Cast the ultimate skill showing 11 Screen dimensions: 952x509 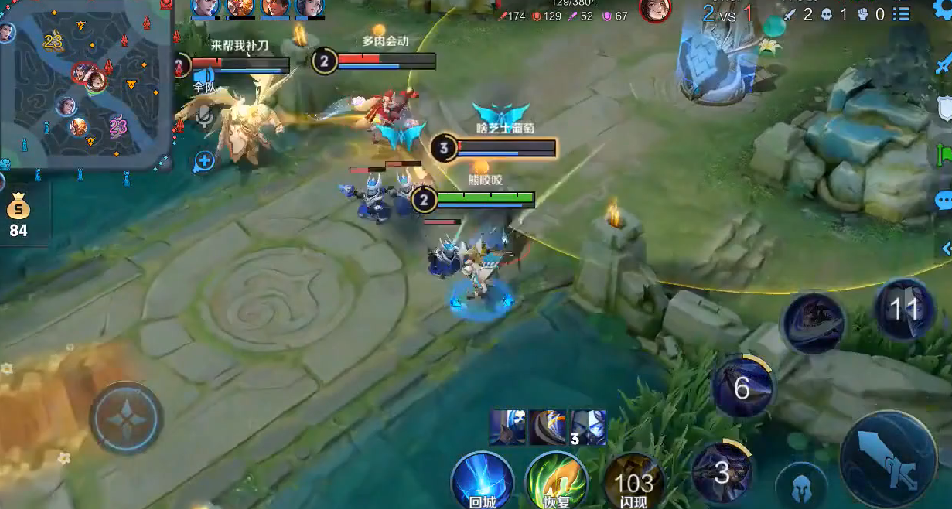click(x=904, y=309)
